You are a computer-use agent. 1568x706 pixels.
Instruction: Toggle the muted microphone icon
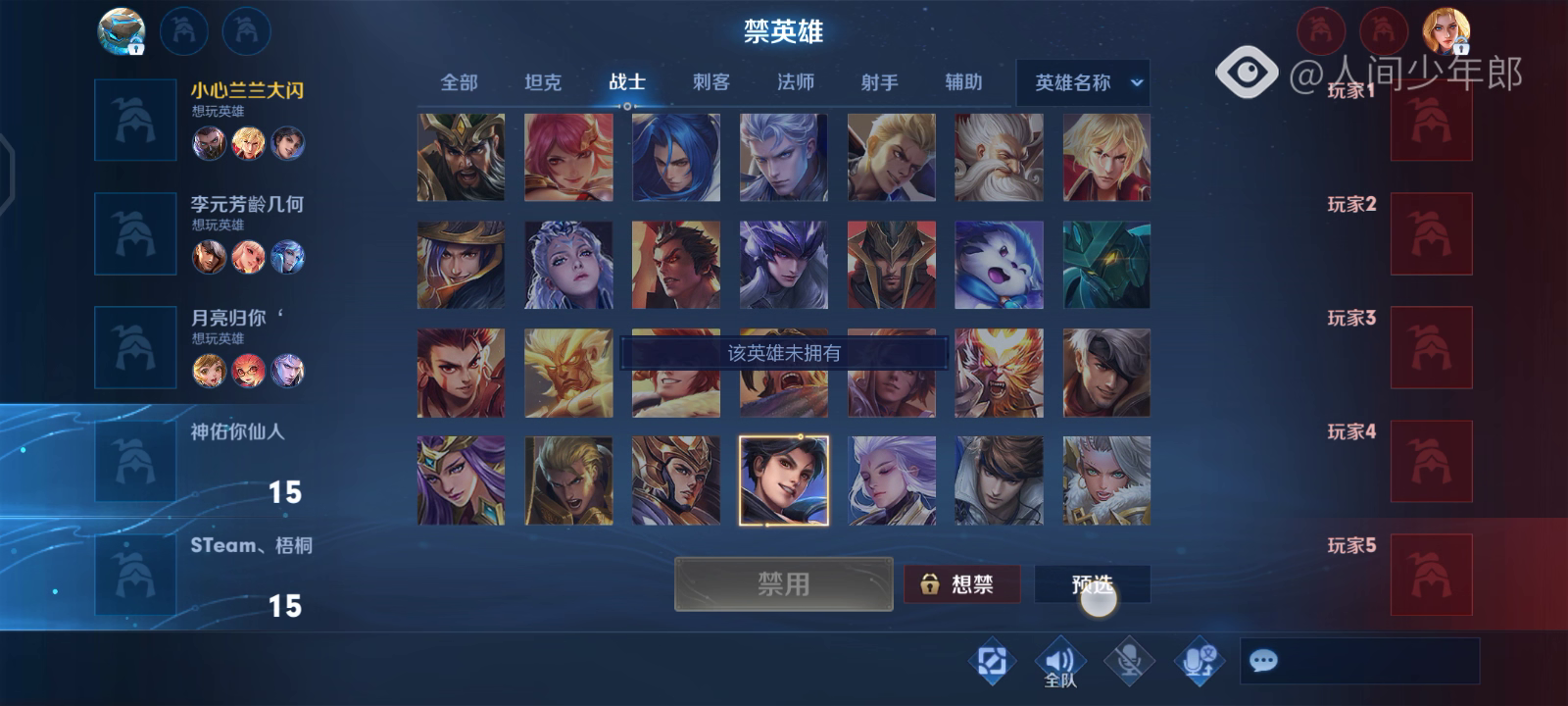(1129, 662)
